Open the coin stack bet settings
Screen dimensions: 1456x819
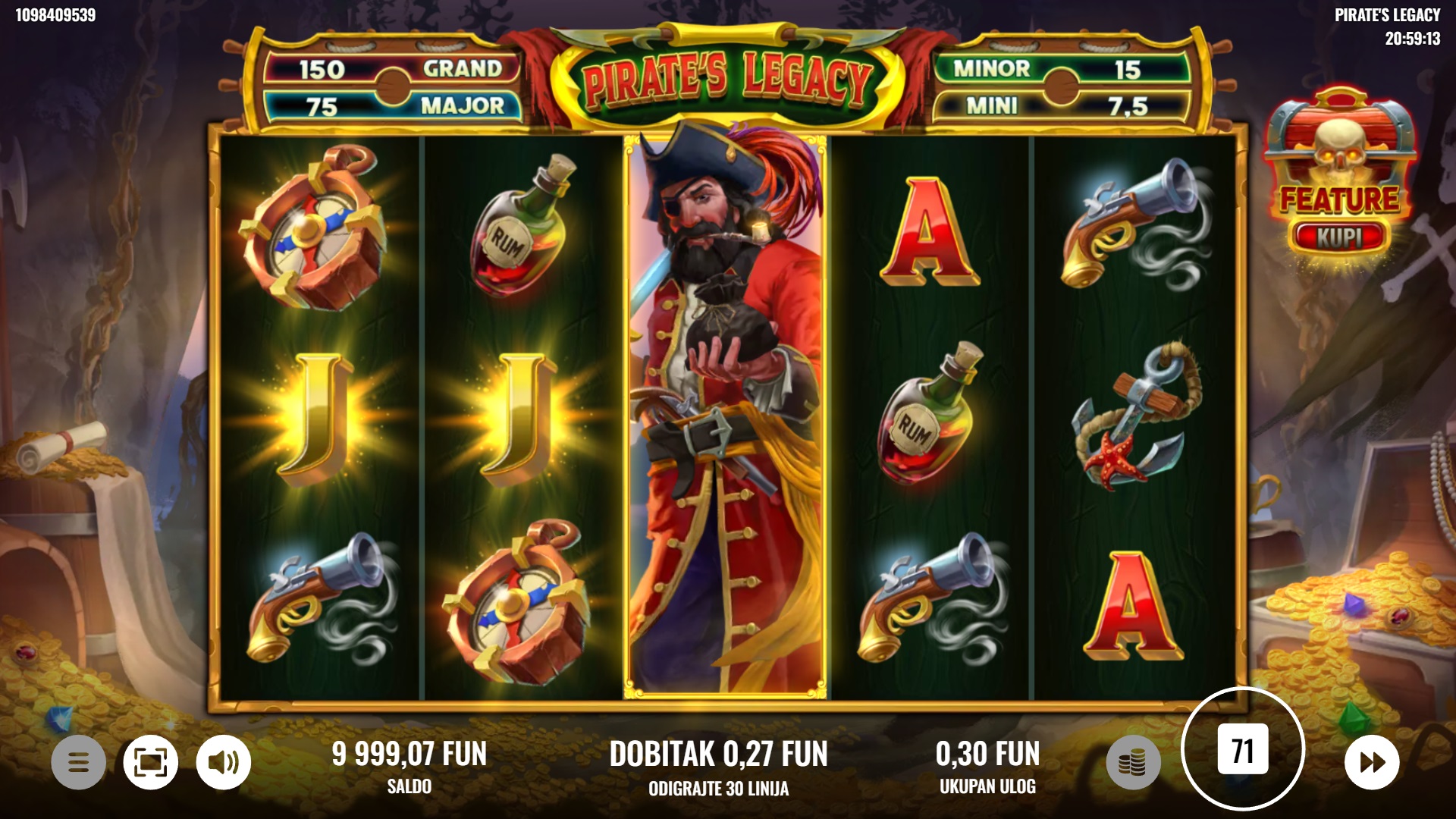pos(1133,762)
